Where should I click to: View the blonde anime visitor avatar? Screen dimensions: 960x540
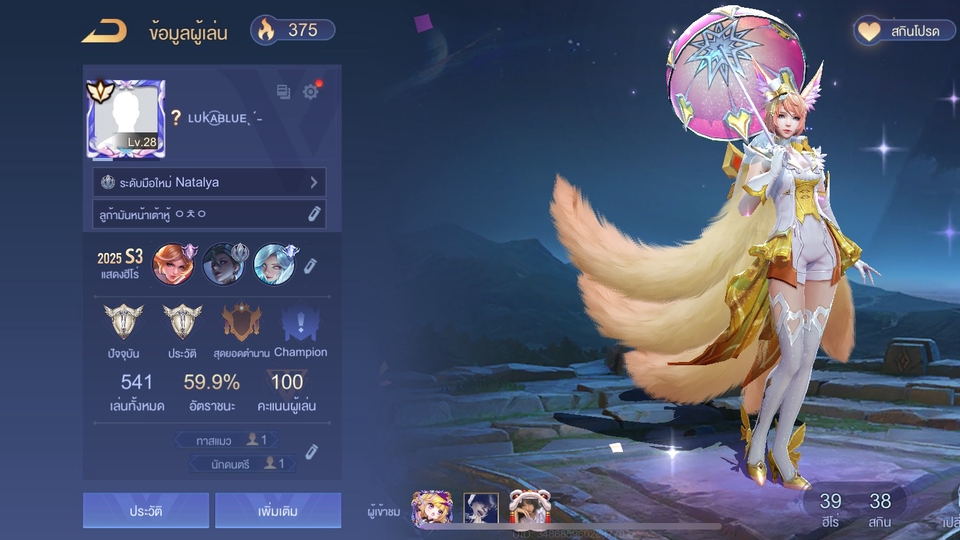point(432,509)
